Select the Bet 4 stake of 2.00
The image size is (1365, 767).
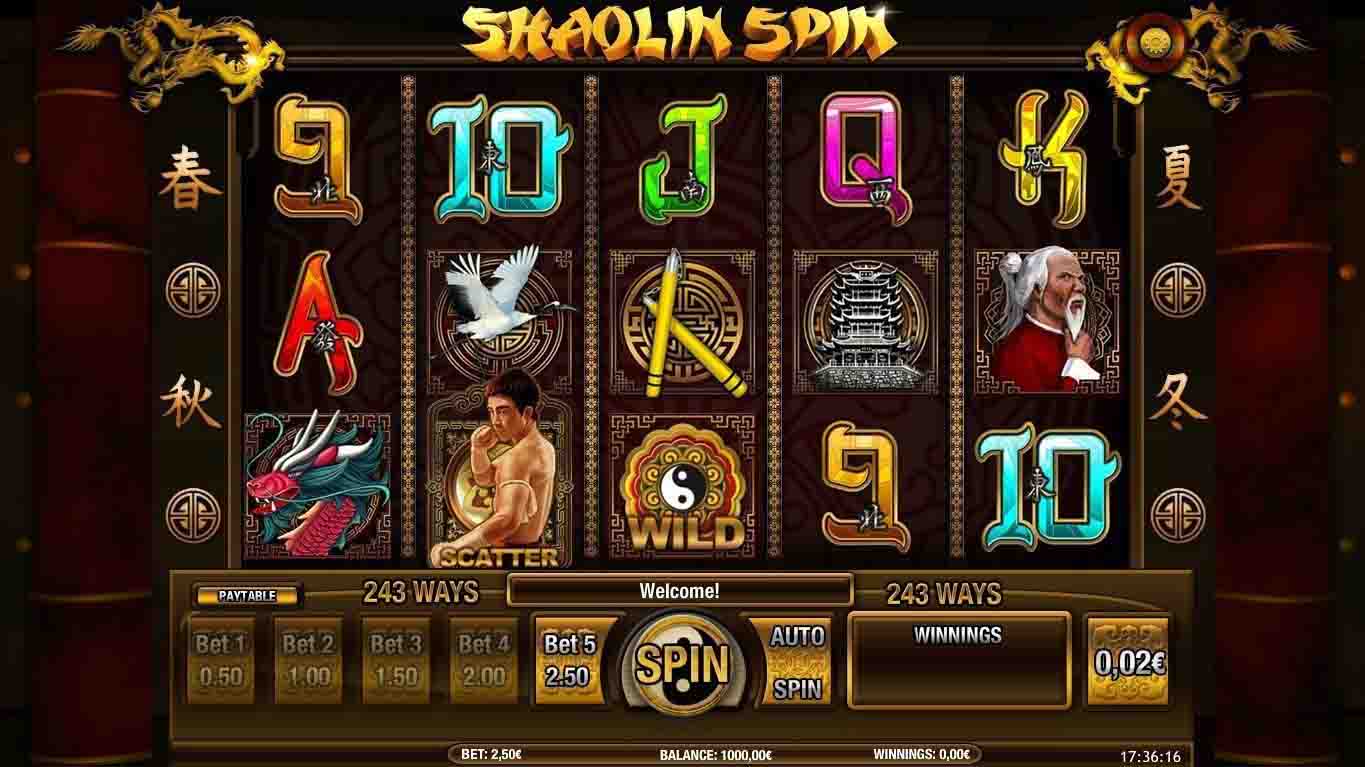point(482,658)
